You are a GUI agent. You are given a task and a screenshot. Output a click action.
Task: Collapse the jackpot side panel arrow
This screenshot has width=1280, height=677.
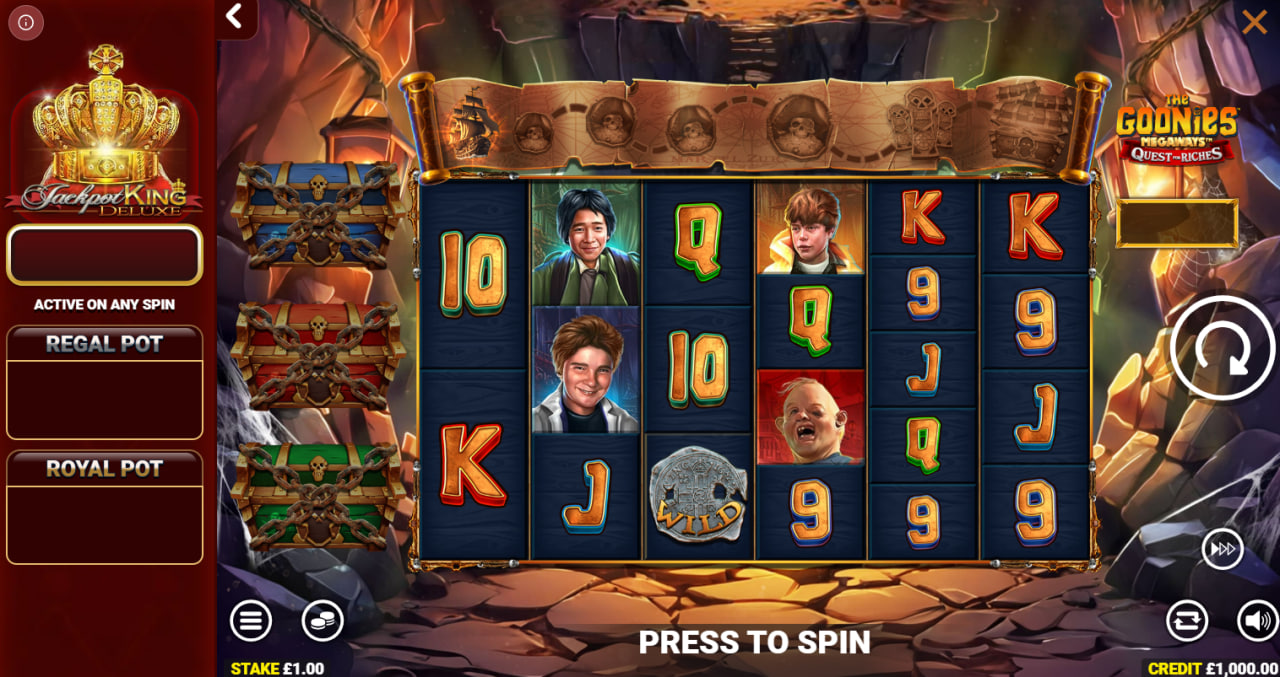(235, 16)
